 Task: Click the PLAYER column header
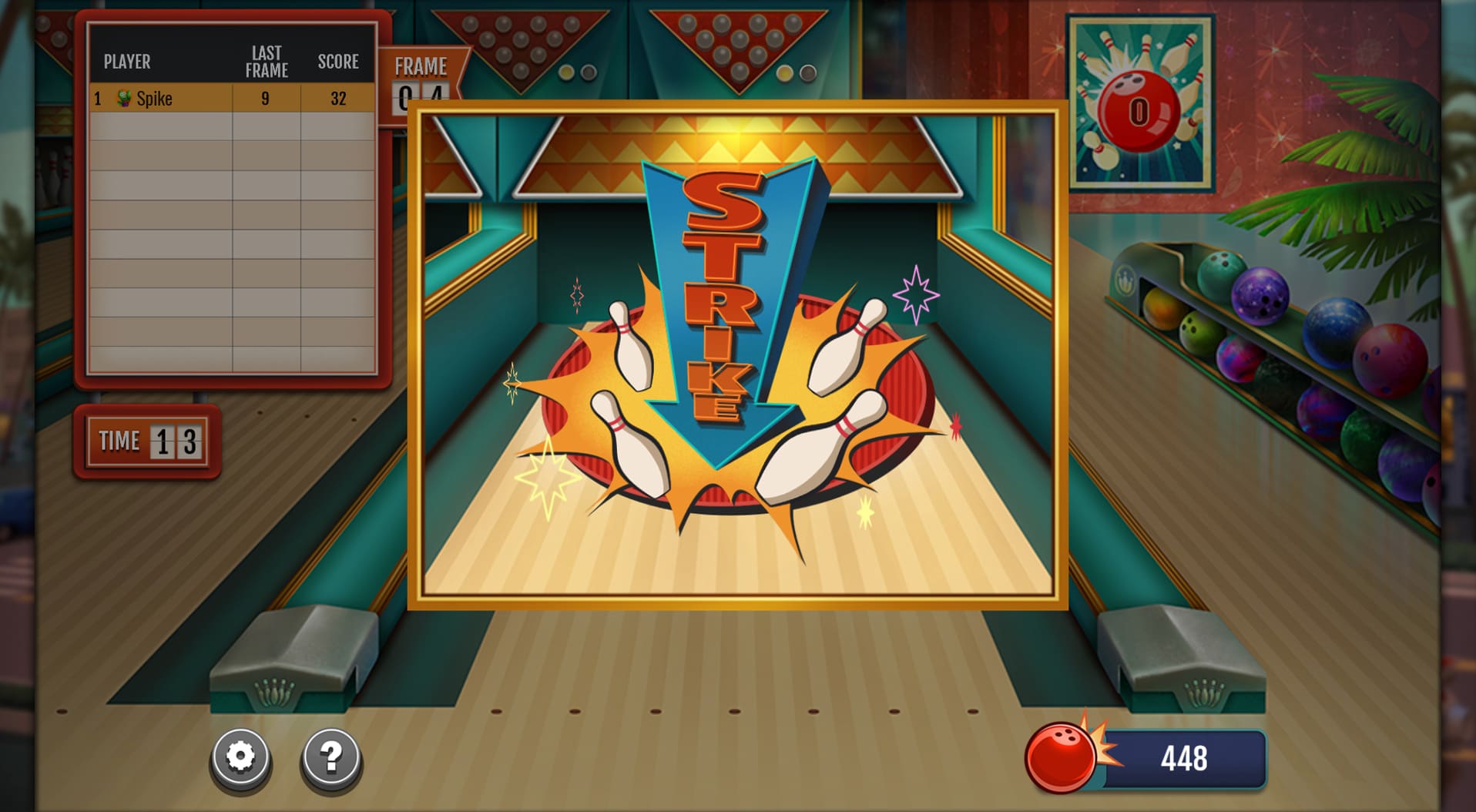tap(128, 61)
